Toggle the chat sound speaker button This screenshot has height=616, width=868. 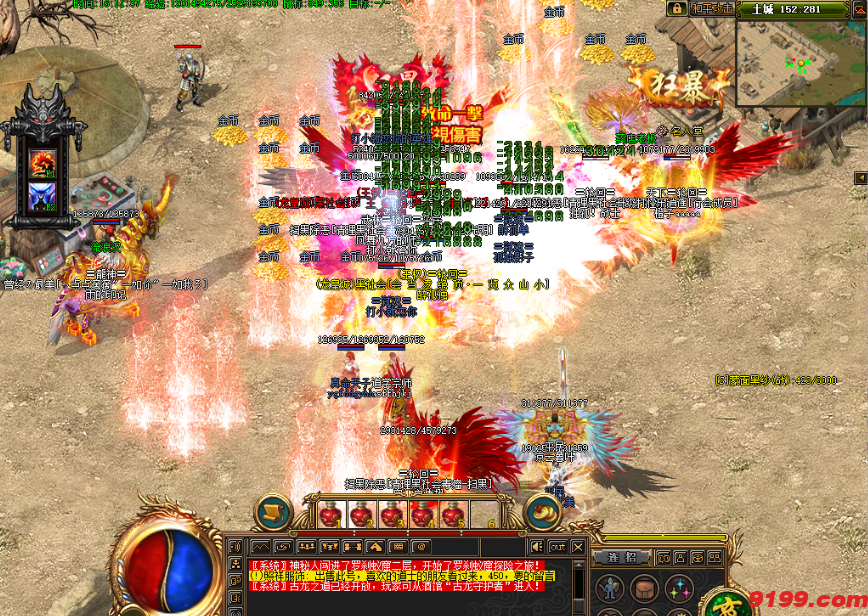(x=537, y=546)
